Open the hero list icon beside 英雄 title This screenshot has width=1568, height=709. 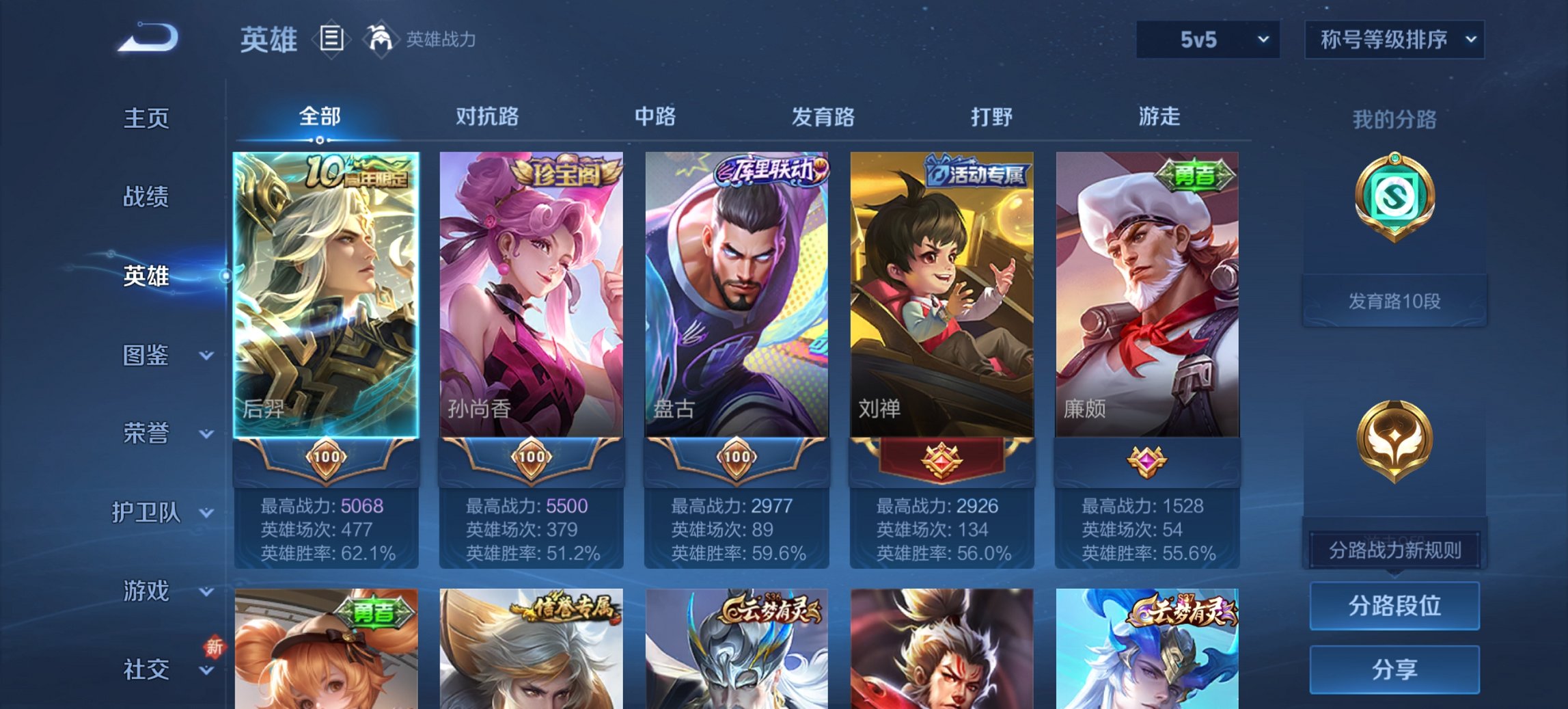(331, 40)
